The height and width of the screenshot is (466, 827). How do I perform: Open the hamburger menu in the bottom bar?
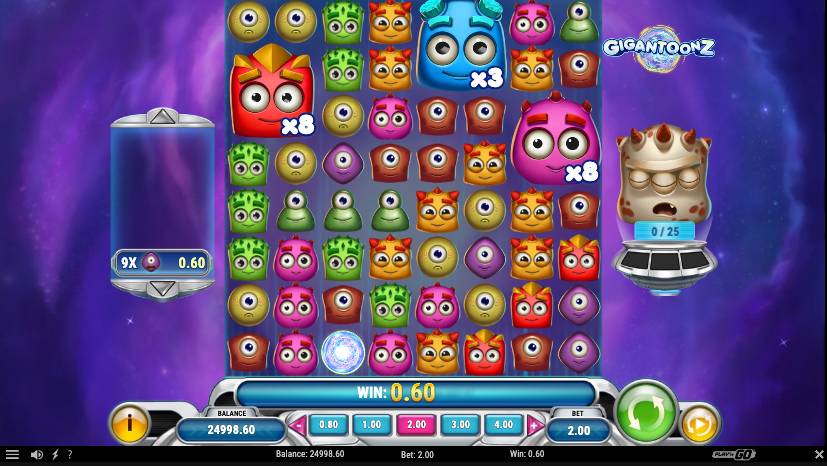(12, 455)
